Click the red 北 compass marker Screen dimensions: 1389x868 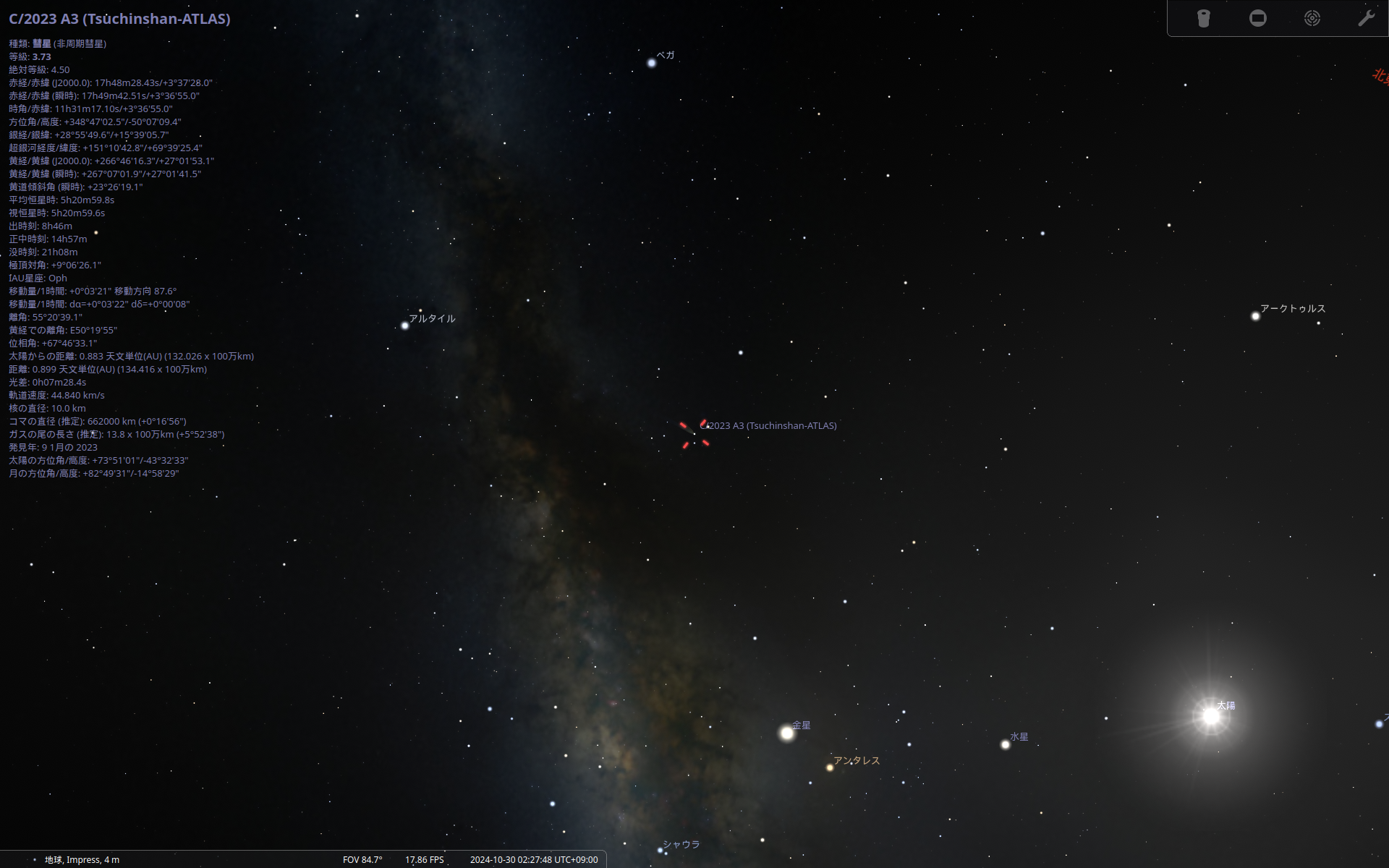coord(1379,75)
